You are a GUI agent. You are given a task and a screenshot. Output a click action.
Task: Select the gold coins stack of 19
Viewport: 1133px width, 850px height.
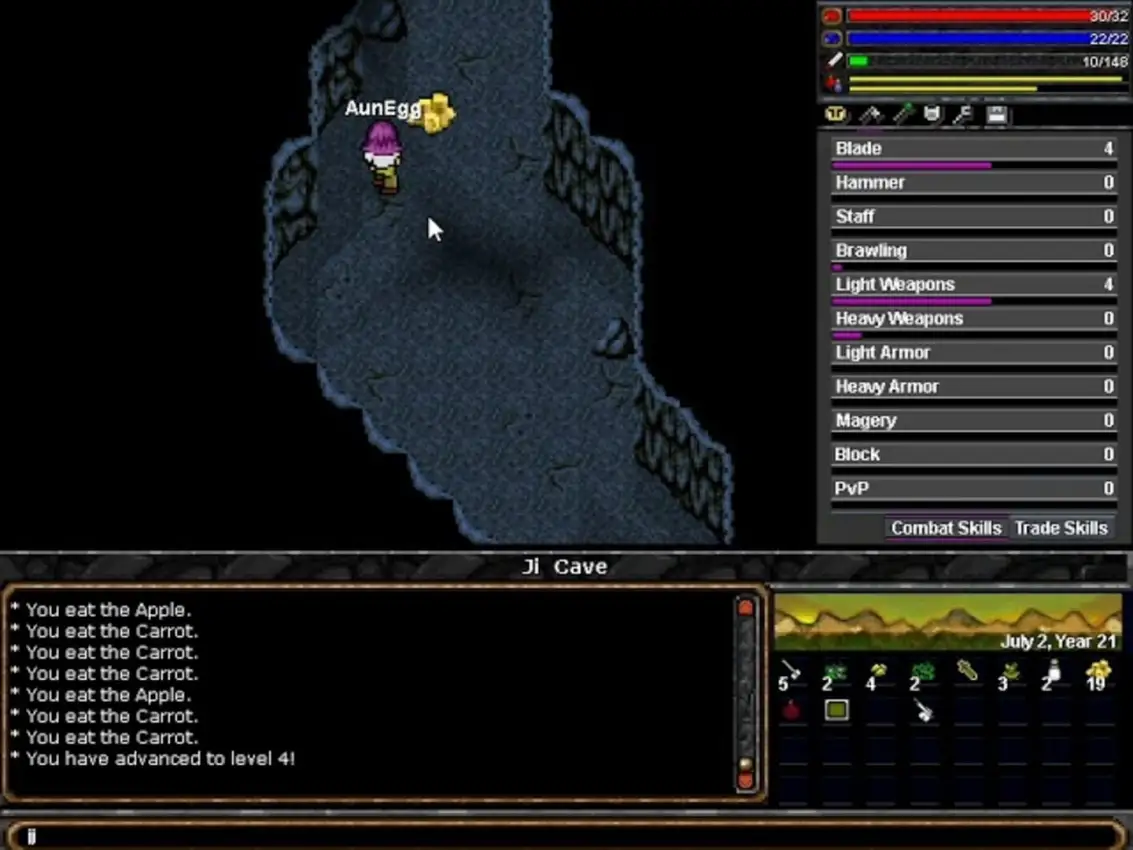(1098, 673)
